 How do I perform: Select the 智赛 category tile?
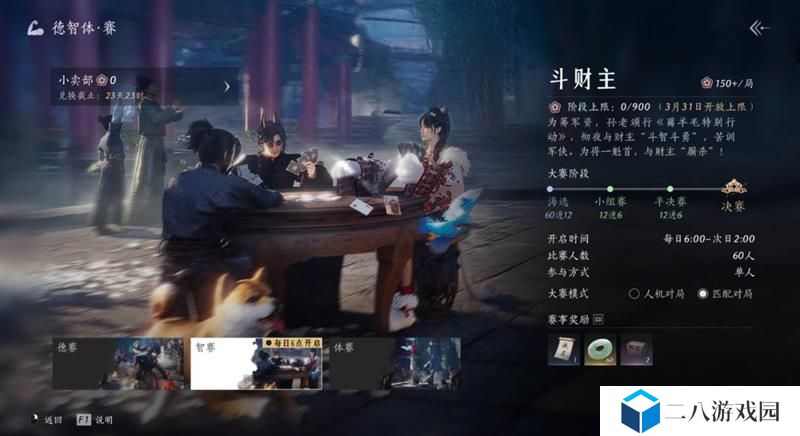255,364
